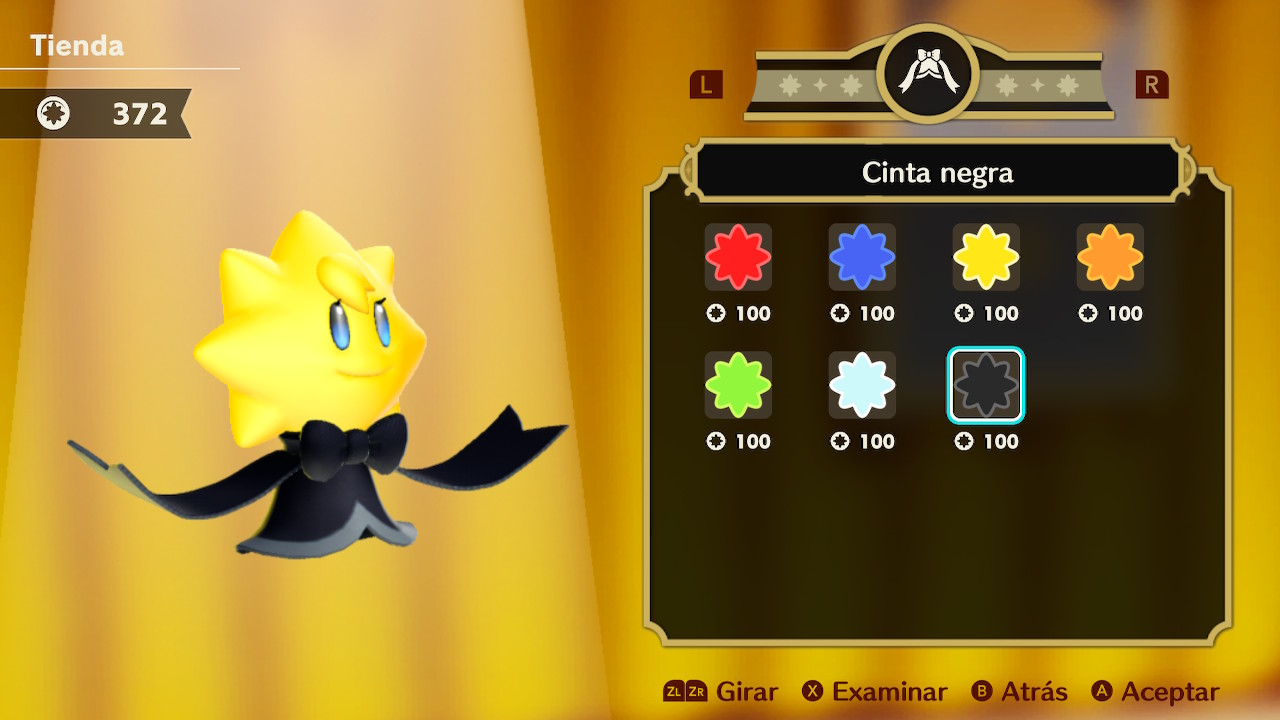The height and width of the screenshot is (720, 1280).
Task: Open the ribbon category tab
Action: coord(927,74)
